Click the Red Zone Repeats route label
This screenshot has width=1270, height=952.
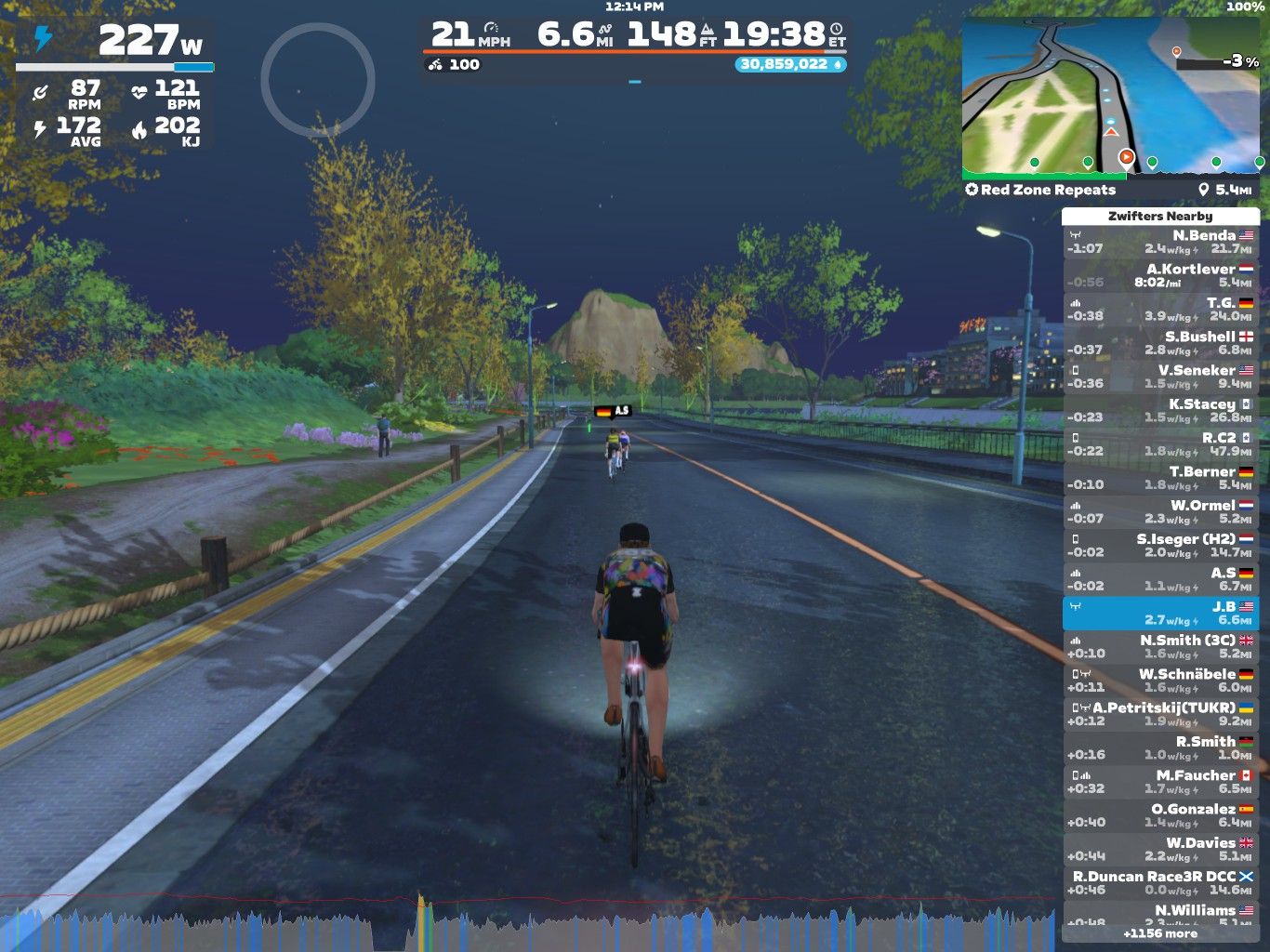pos(1047,190)
